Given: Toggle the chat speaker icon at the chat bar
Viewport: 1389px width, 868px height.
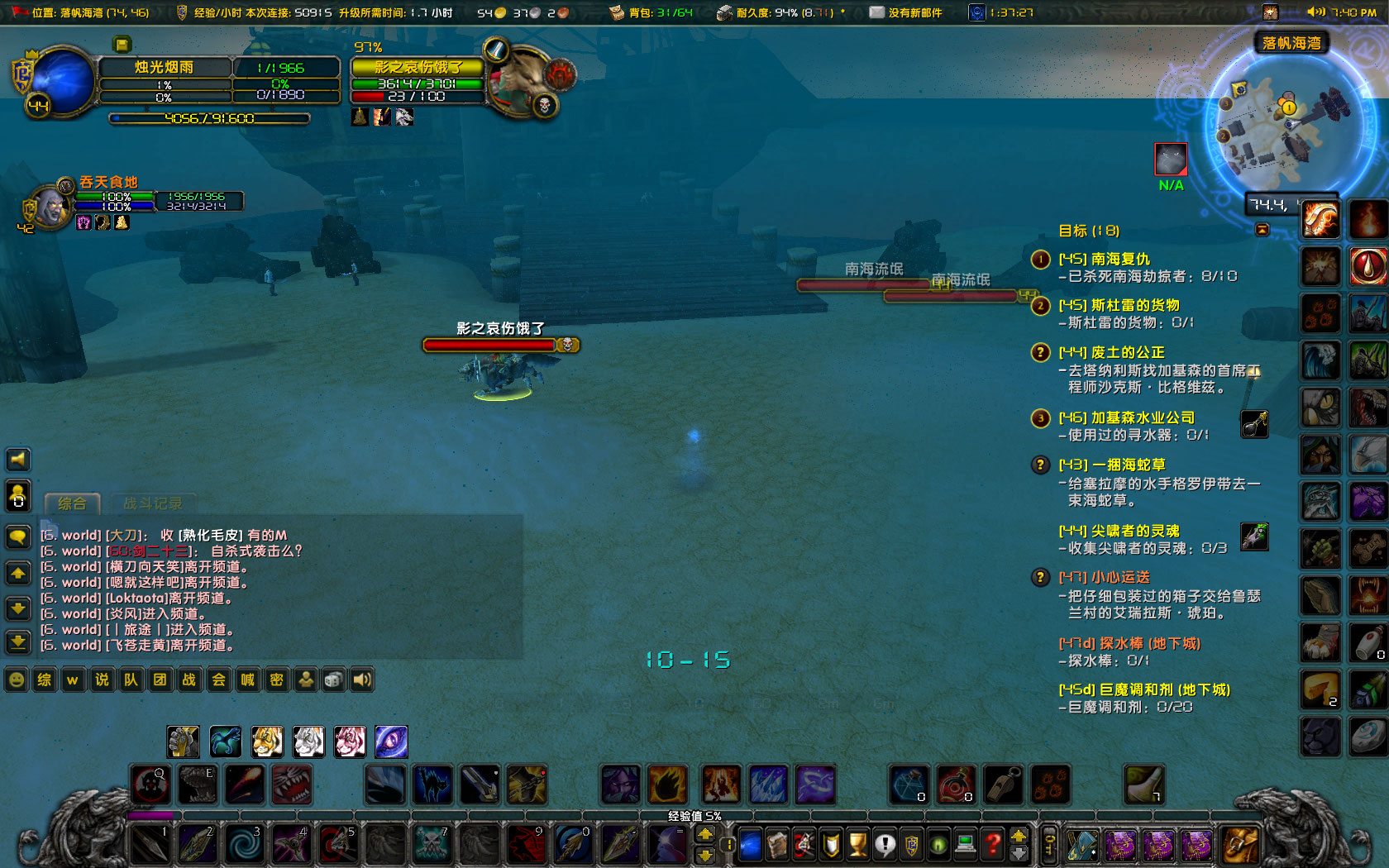Looking at the screenshot, I should [x=361, y=680].
